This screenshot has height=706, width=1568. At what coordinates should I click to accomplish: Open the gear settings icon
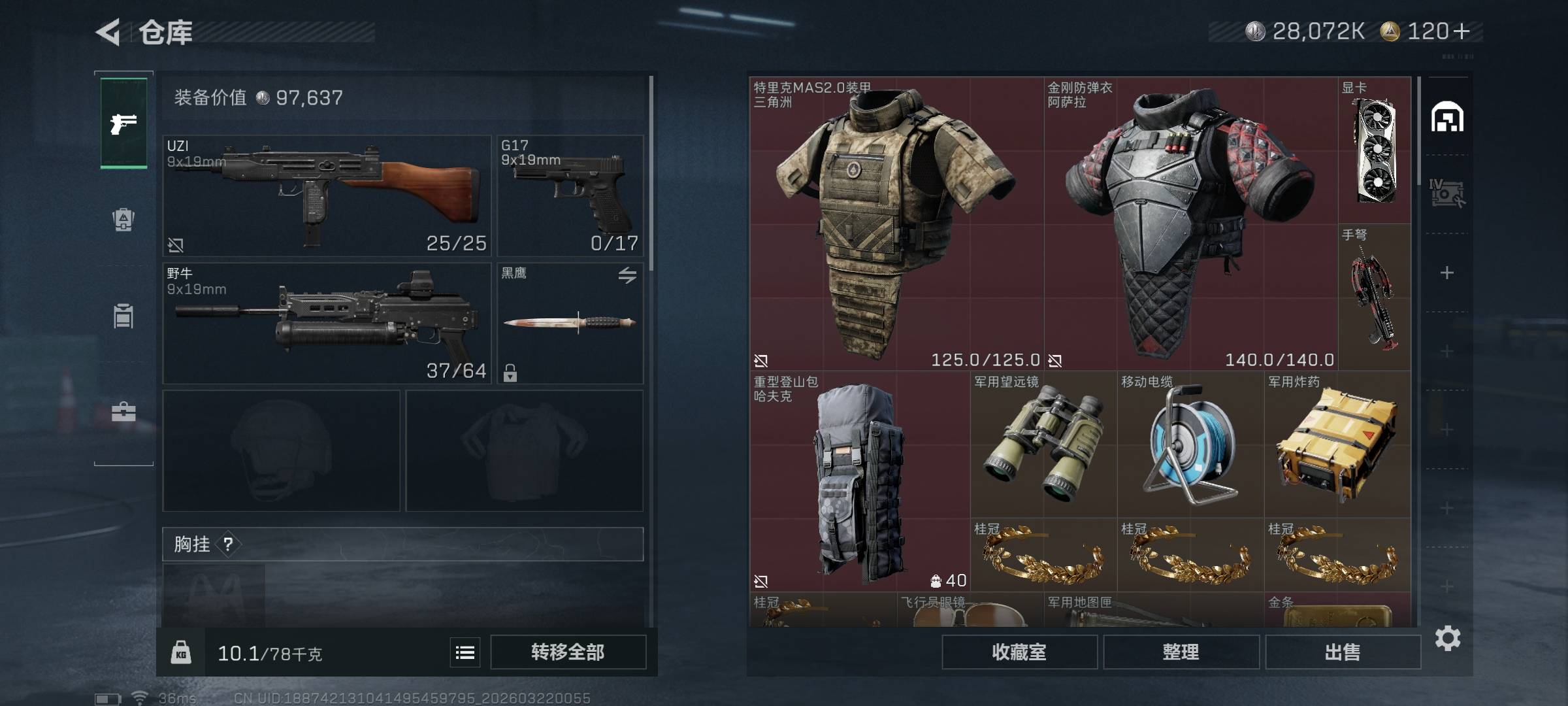[1448, 638]
